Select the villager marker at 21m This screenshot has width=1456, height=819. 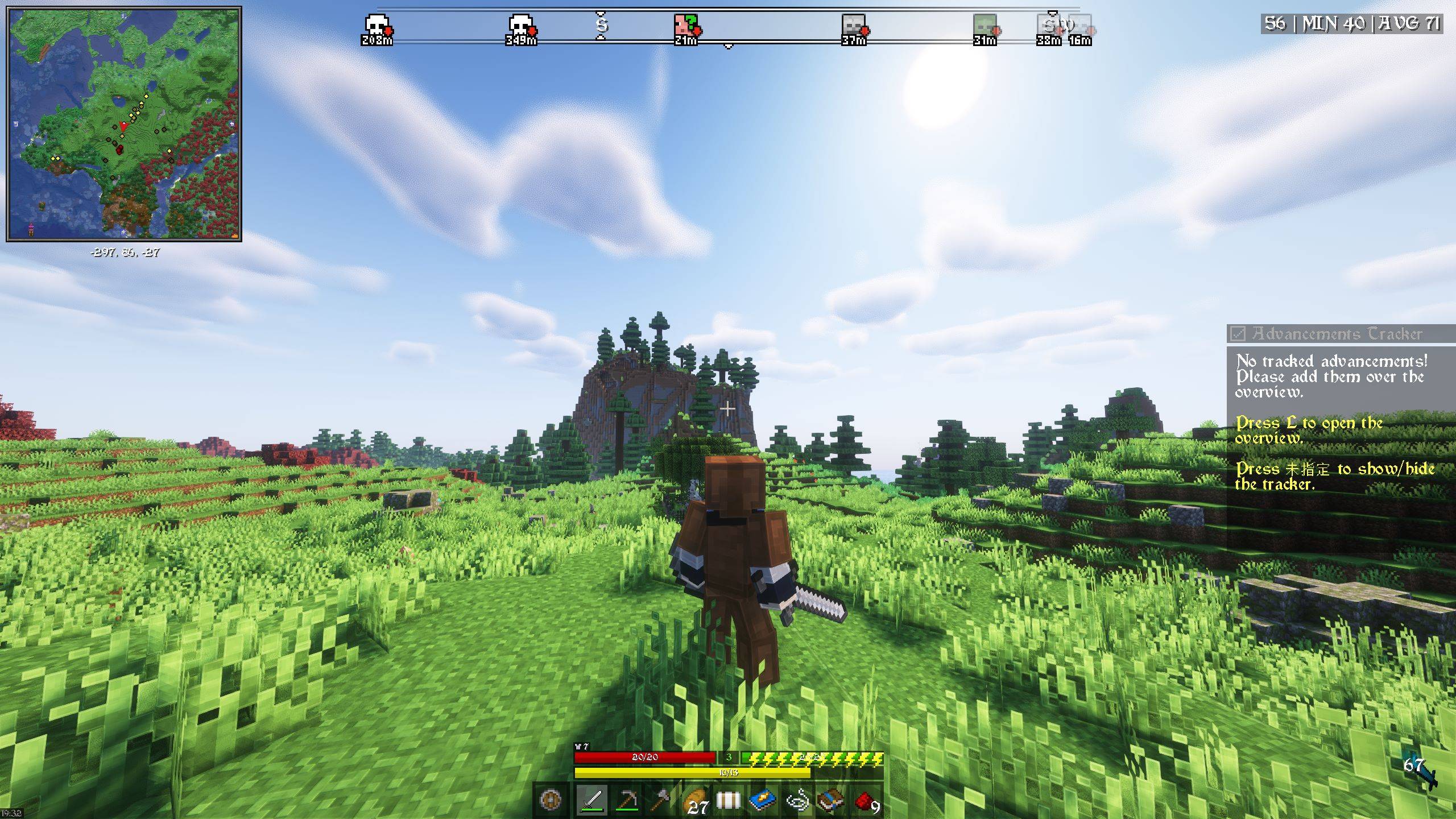tap(685, 24)
